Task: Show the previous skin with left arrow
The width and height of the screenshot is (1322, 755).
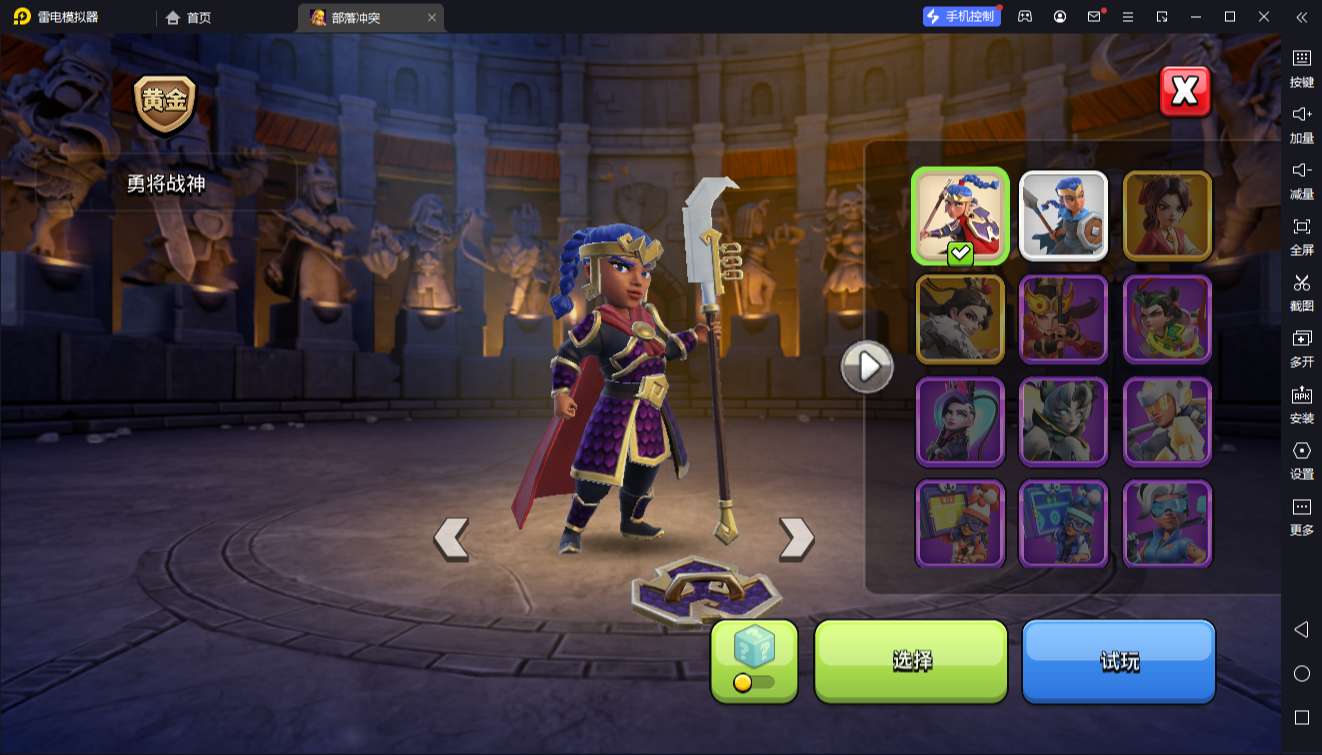Action: point(452,538)
